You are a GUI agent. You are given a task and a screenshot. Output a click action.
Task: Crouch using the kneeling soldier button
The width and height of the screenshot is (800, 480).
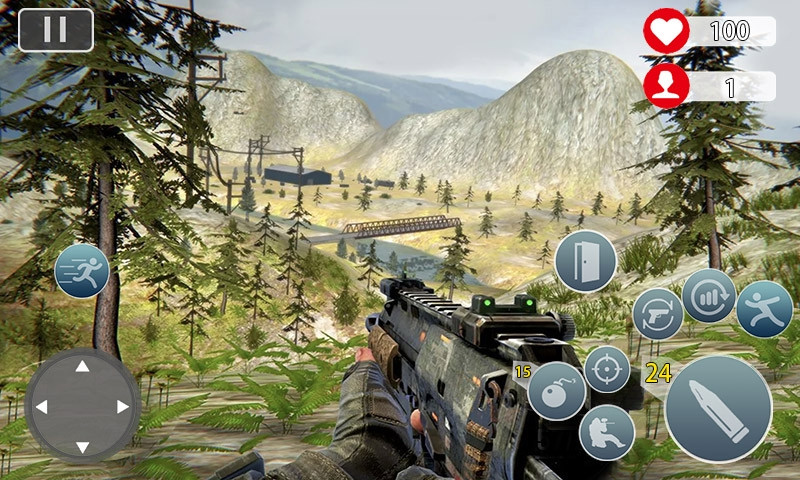[x=607, y=433]
